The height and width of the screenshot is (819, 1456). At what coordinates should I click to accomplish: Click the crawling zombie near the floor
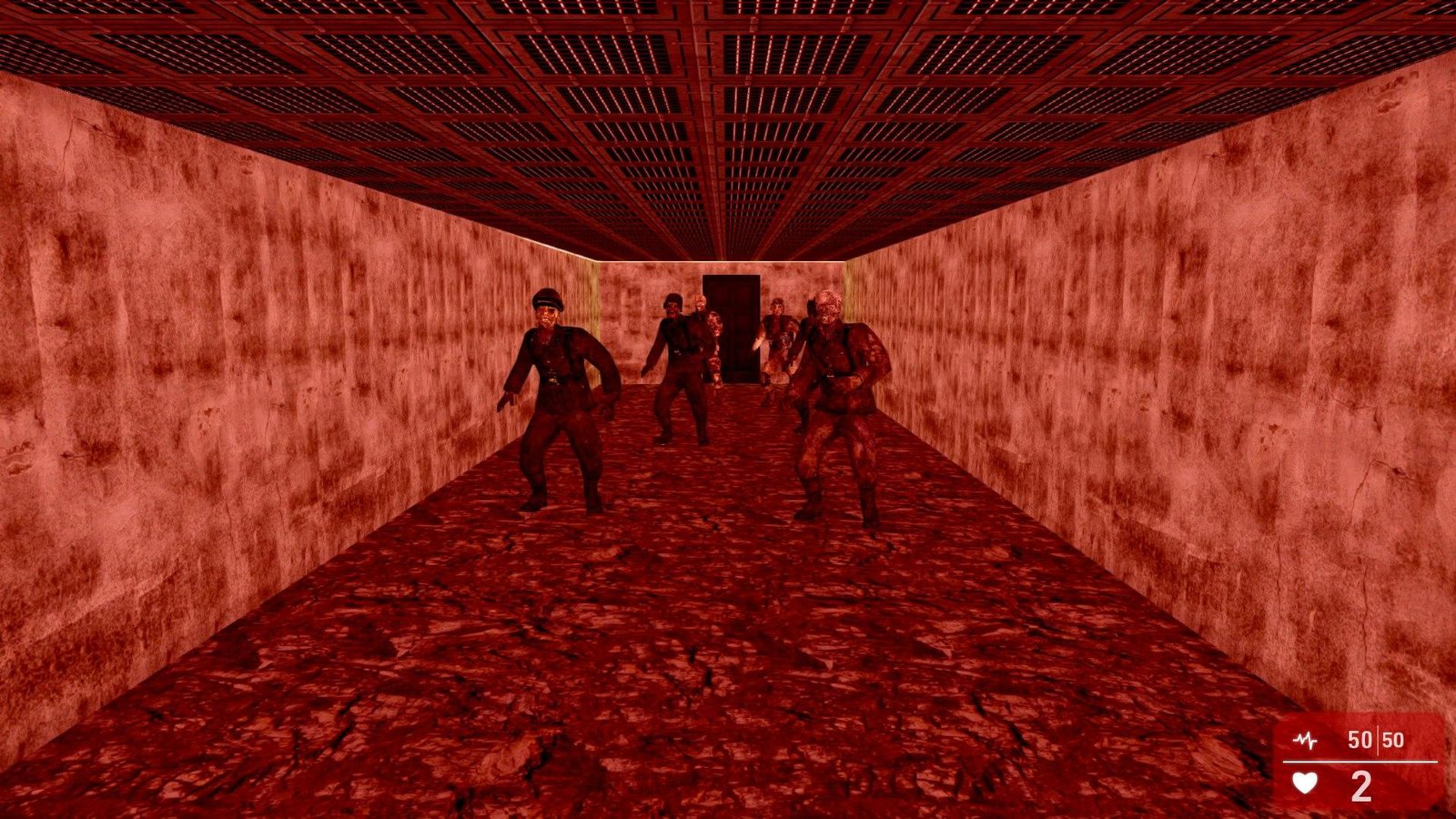click(x=775, y=377)
